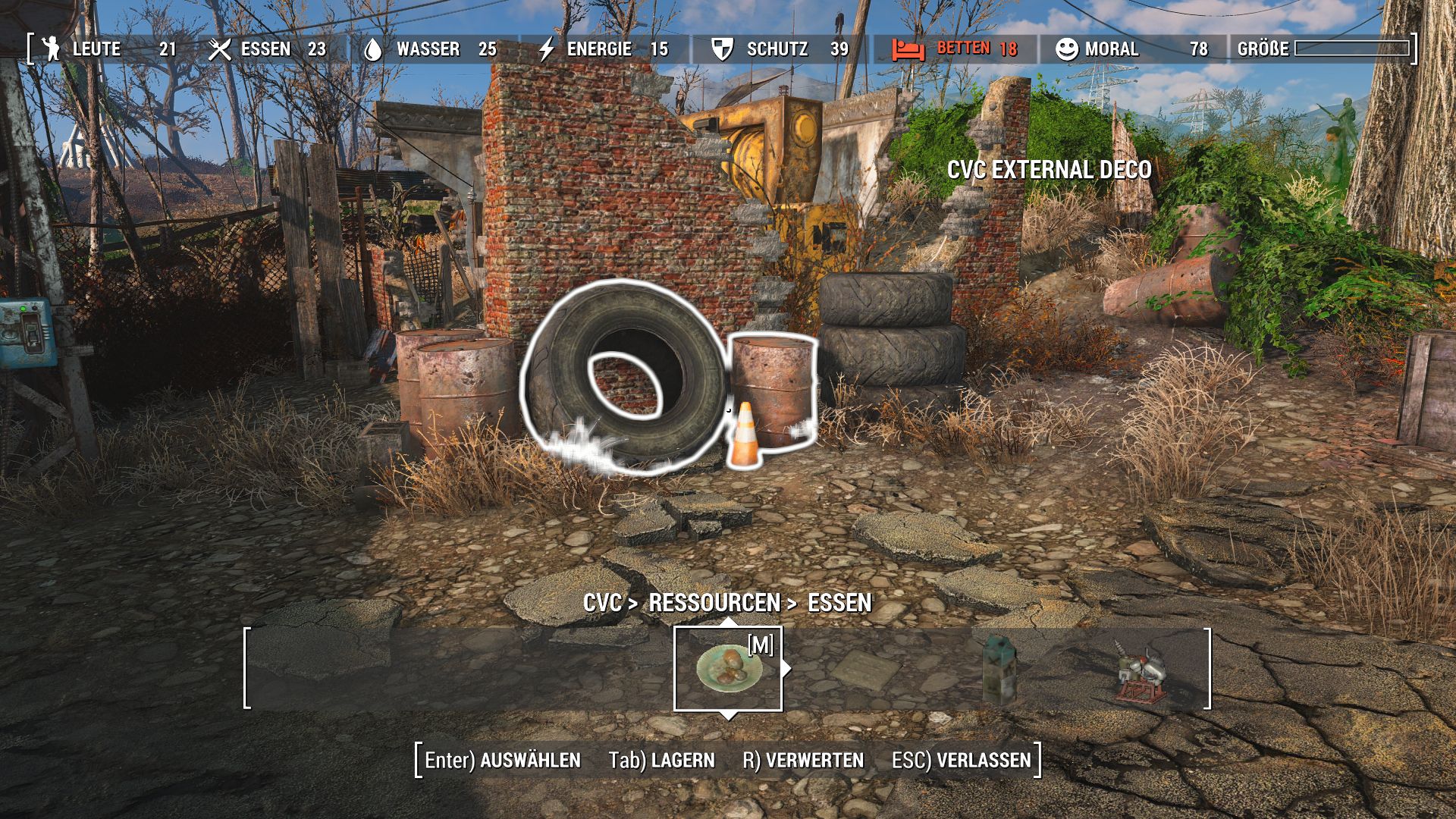Click the Moral smiley face icon
The image size is (1456, 819).
(x=1065, y=49)
